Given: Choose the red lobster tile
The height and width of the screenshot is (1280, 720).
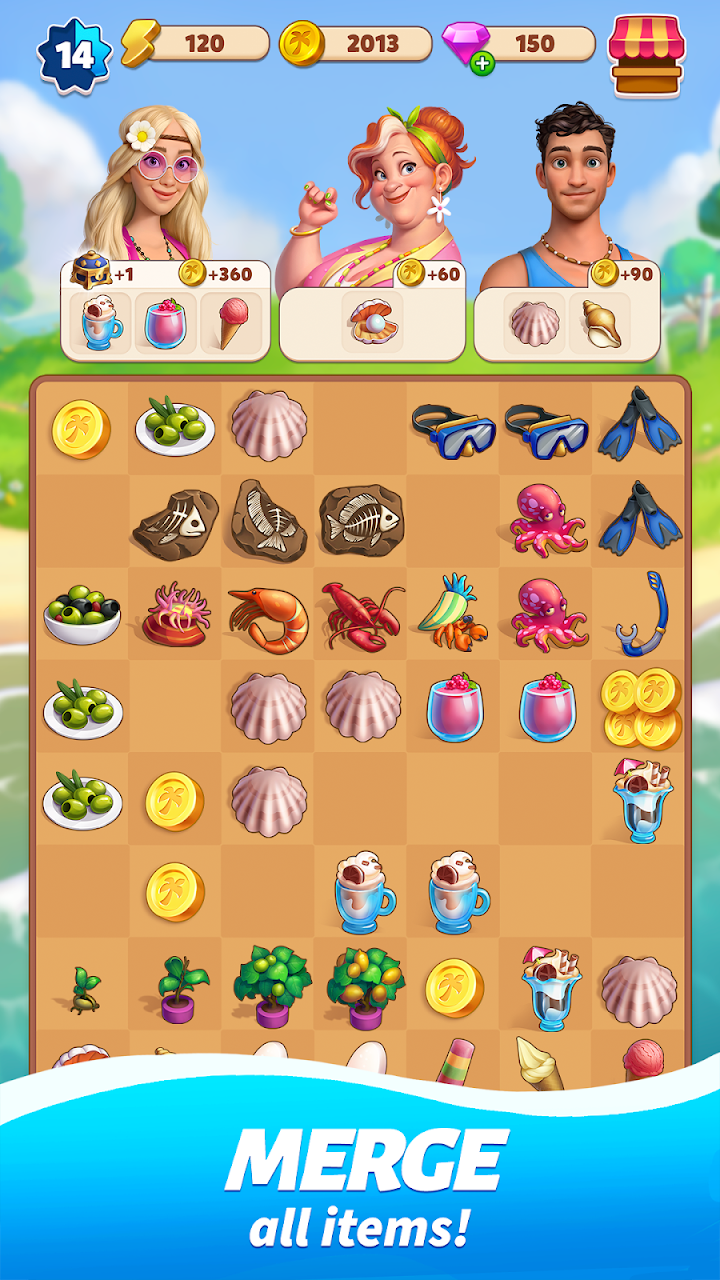Looking at the screenshot, I should coord(361,614).
